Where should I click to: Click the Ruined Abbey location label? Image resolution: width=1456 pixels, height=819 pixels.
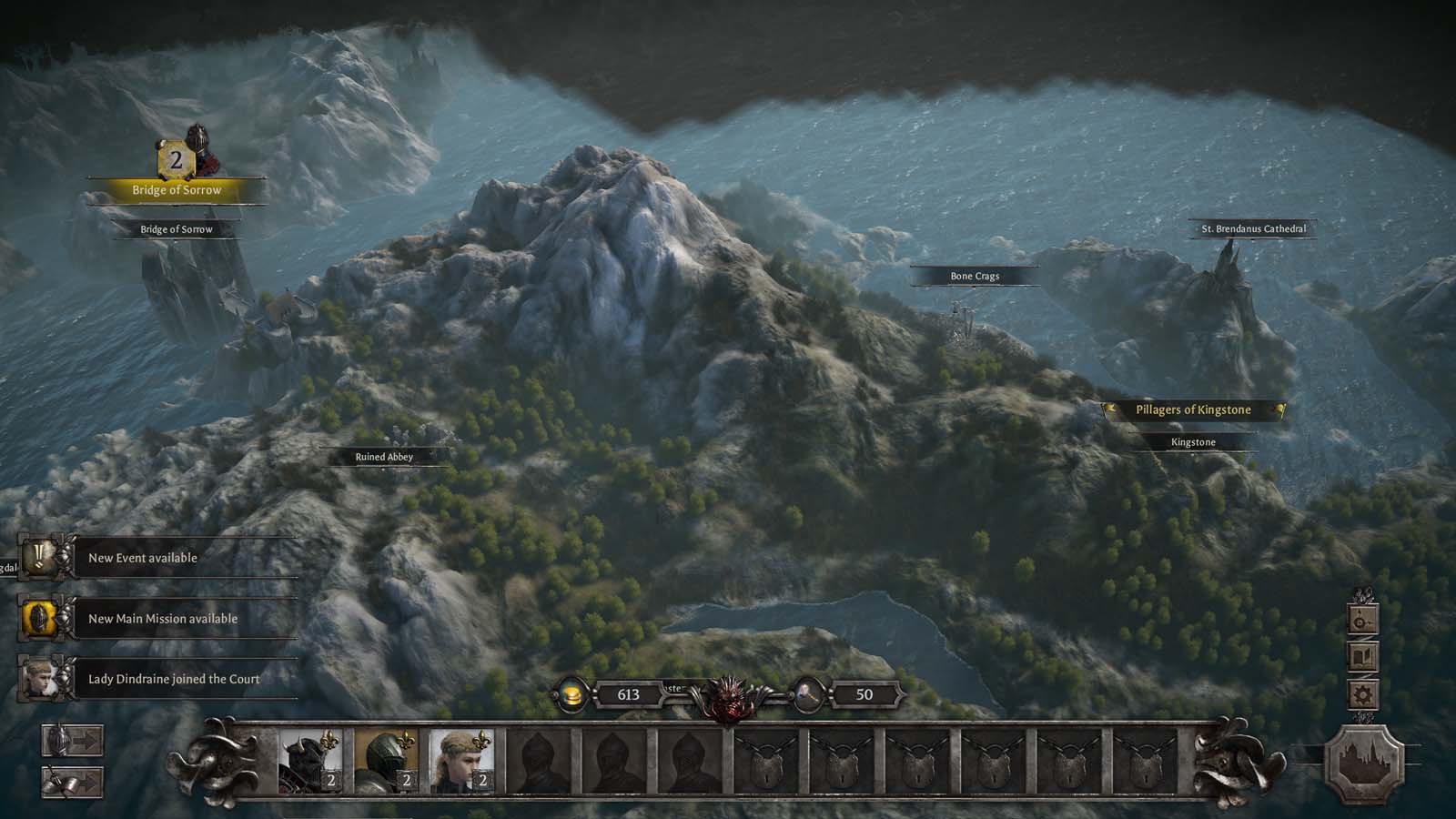384,457
